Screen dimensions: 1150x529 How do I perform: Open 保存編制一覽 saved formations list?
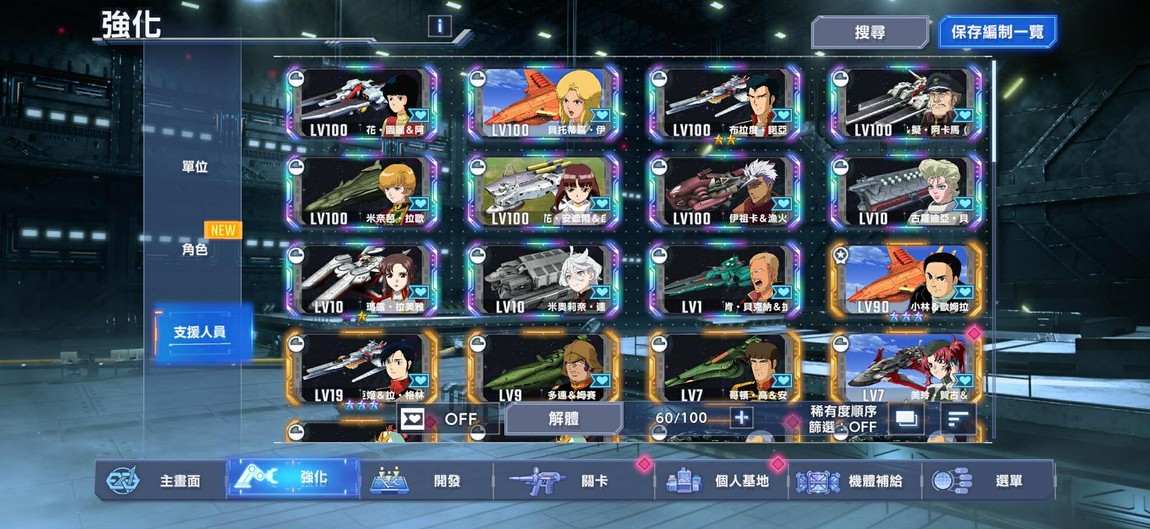point(996,32)
